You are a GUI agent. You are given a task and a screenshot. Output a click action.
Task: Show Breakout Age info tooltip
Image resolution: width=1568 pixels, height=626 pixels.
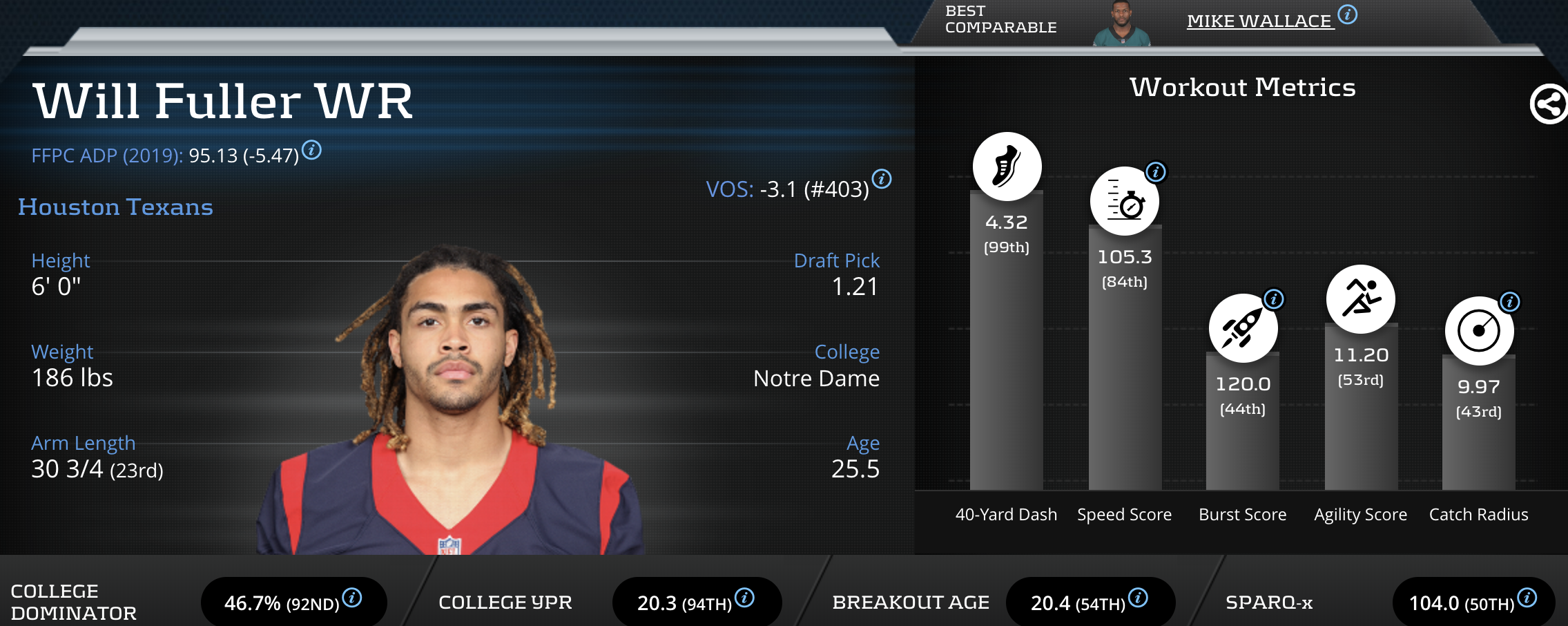(1138, 598)
